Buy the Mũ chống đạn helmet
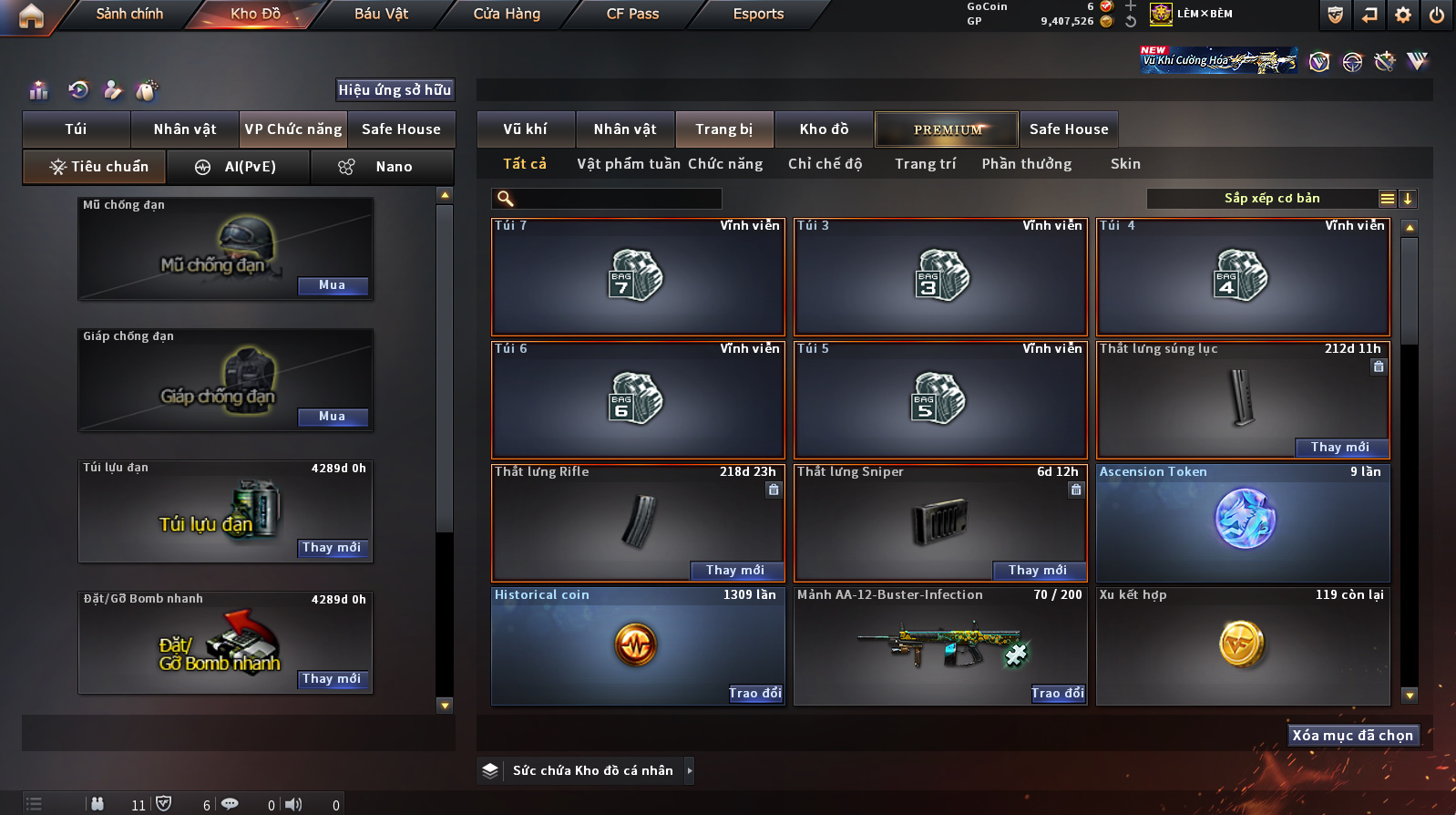 pyautogui.click(x=333, y=285)
